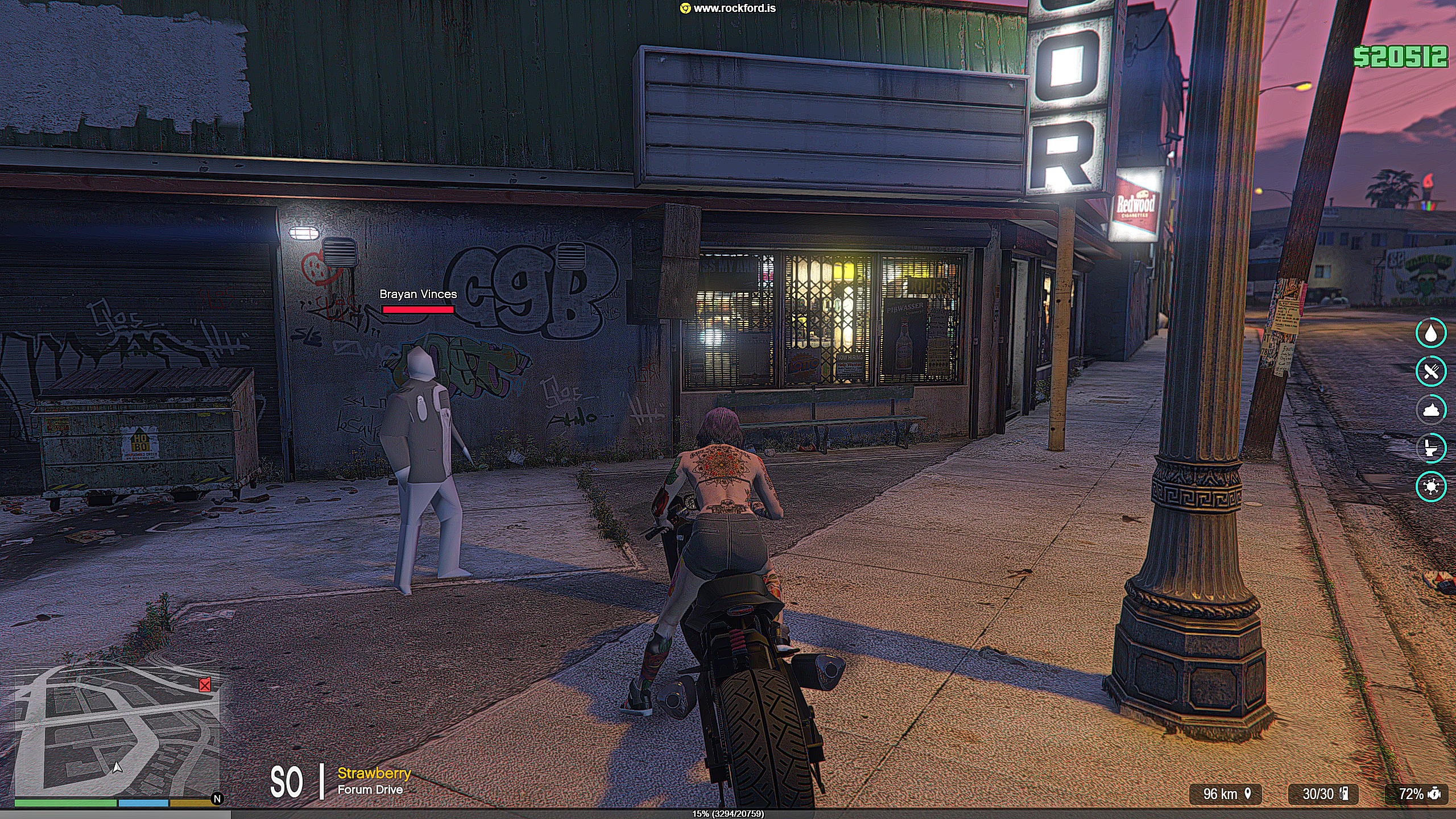Image resolution: width=1456 pixels, height=819 pixels.
Task: Click the poop status icon
Action: point(1430,410)
